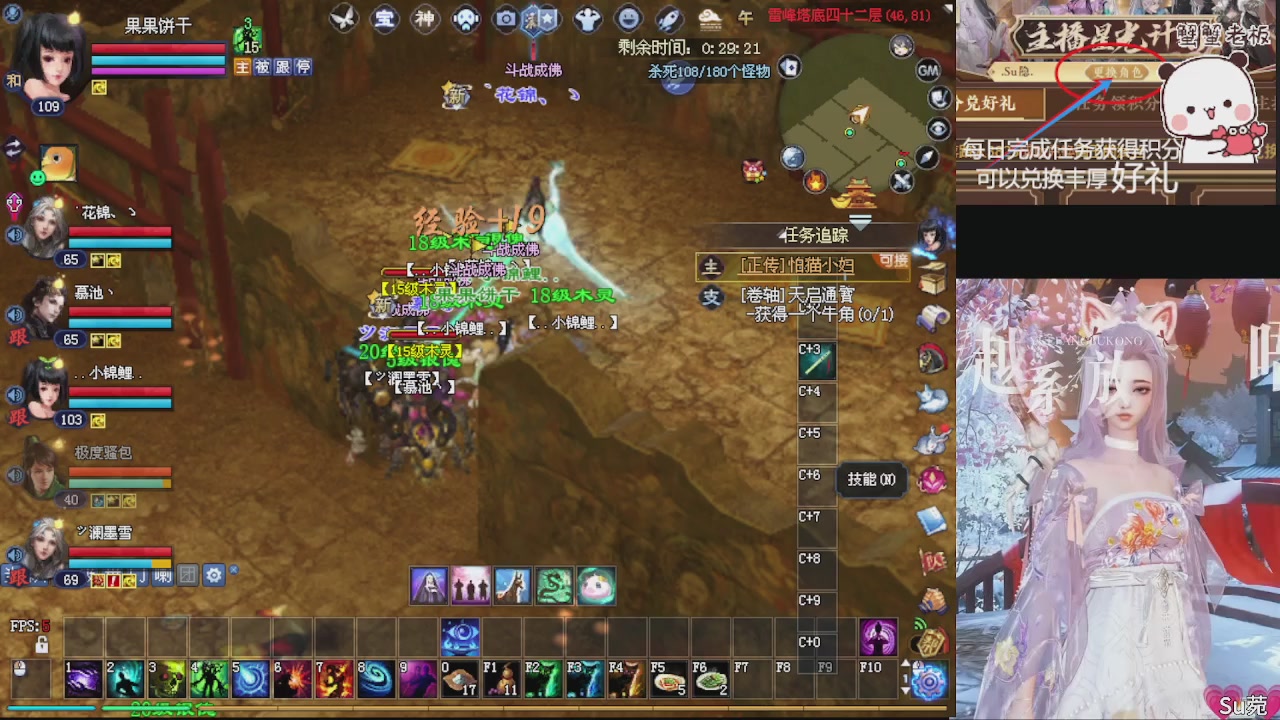This screenshot has height=720, width=1280.
Task: Open the screenshot camera icon on top toolbar
Action: (x=505, y=18)
